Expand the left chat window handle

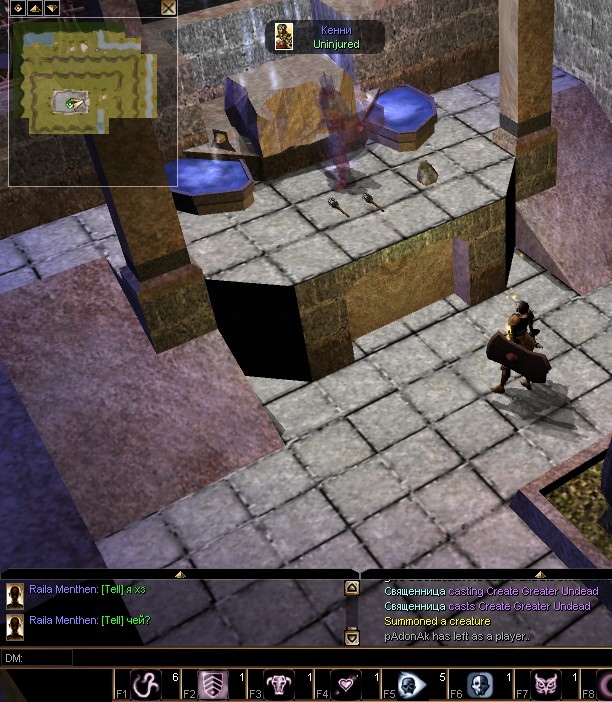click(180, 575)
